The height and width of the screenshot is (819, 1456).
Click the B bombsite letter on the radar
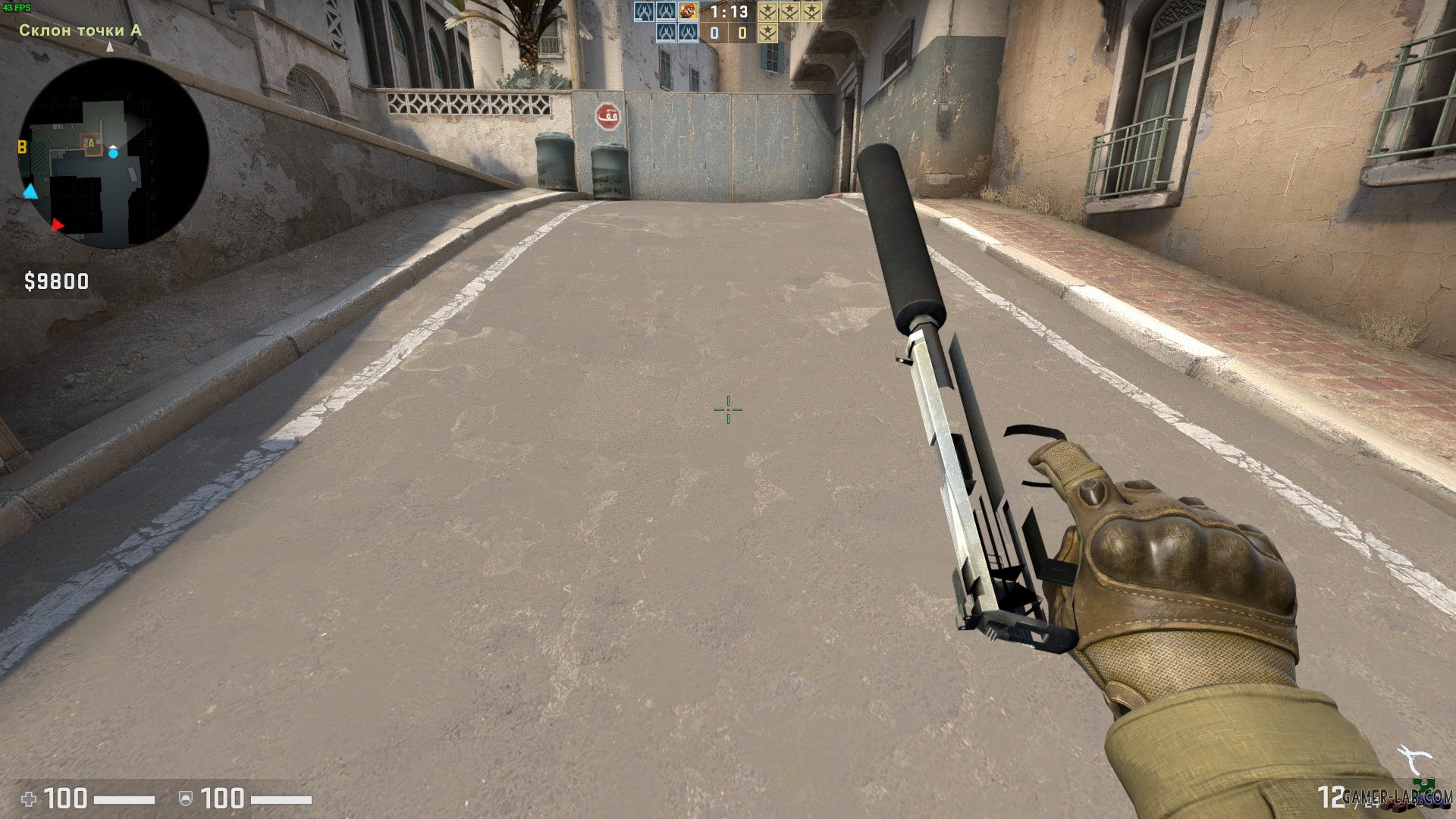click(x=22, y=148)
